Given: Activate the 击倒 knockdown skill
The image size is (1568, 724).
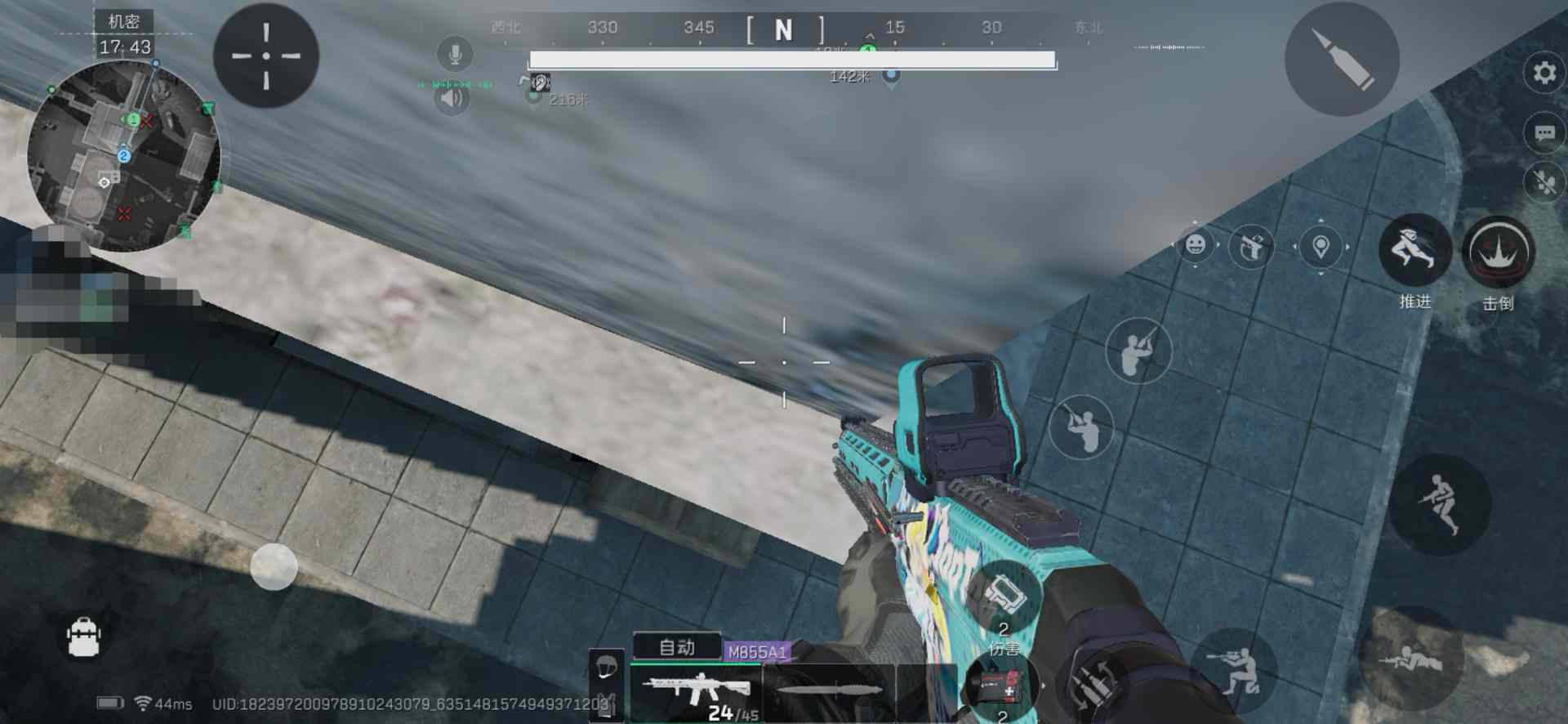Looking at the screenshot, I should [1498, 252].
